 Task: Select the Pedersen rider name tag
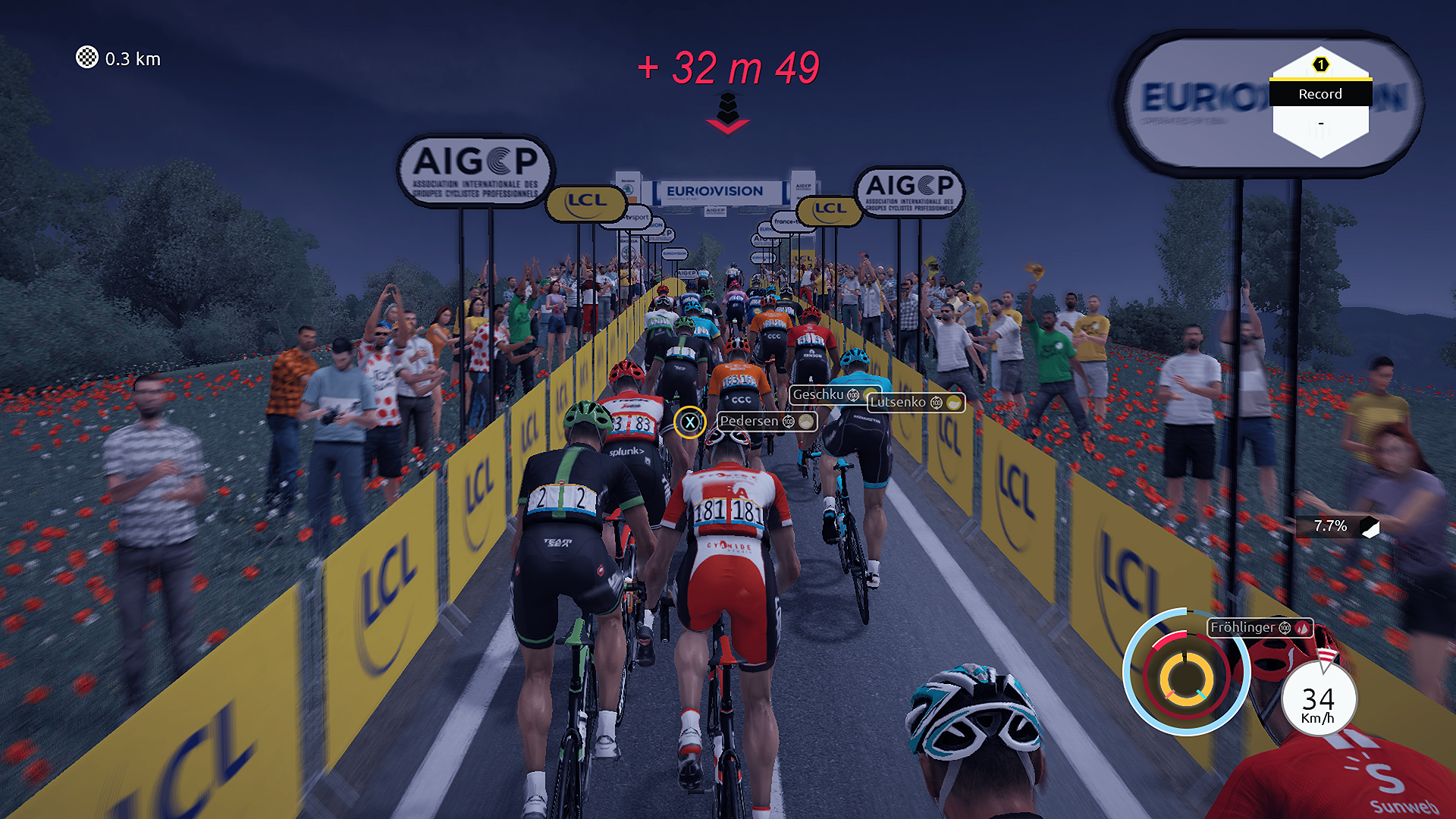pos(766,421)
